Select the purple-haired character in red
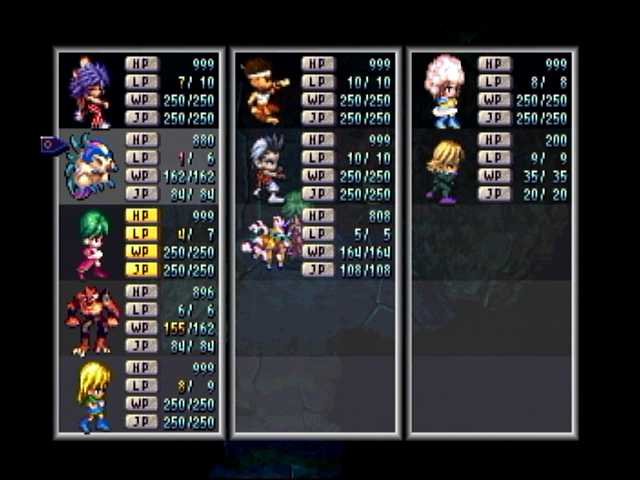Image resolution: width=640 pixels, height=480 pixels. pos(91,92)
